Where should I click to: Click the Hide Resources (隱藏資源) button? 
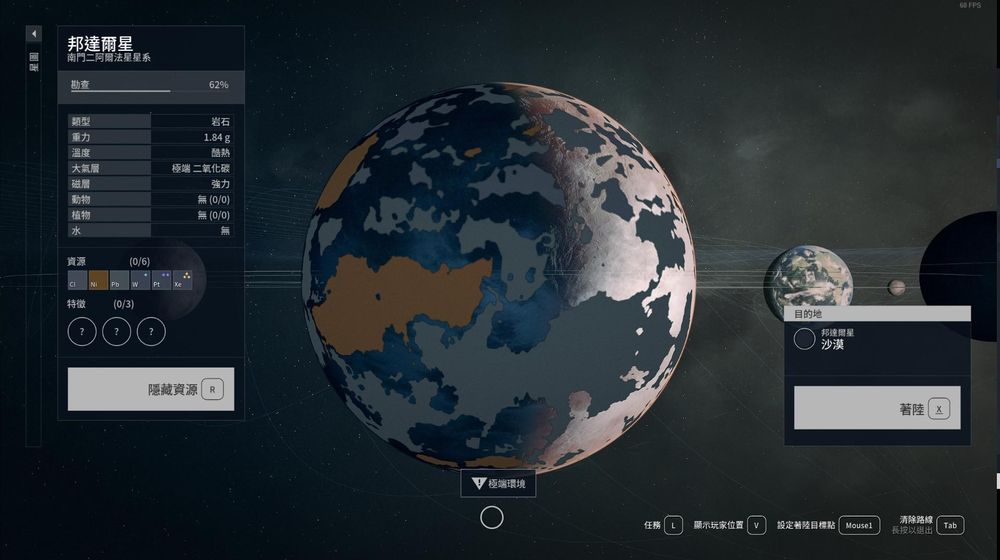[151, 389]
